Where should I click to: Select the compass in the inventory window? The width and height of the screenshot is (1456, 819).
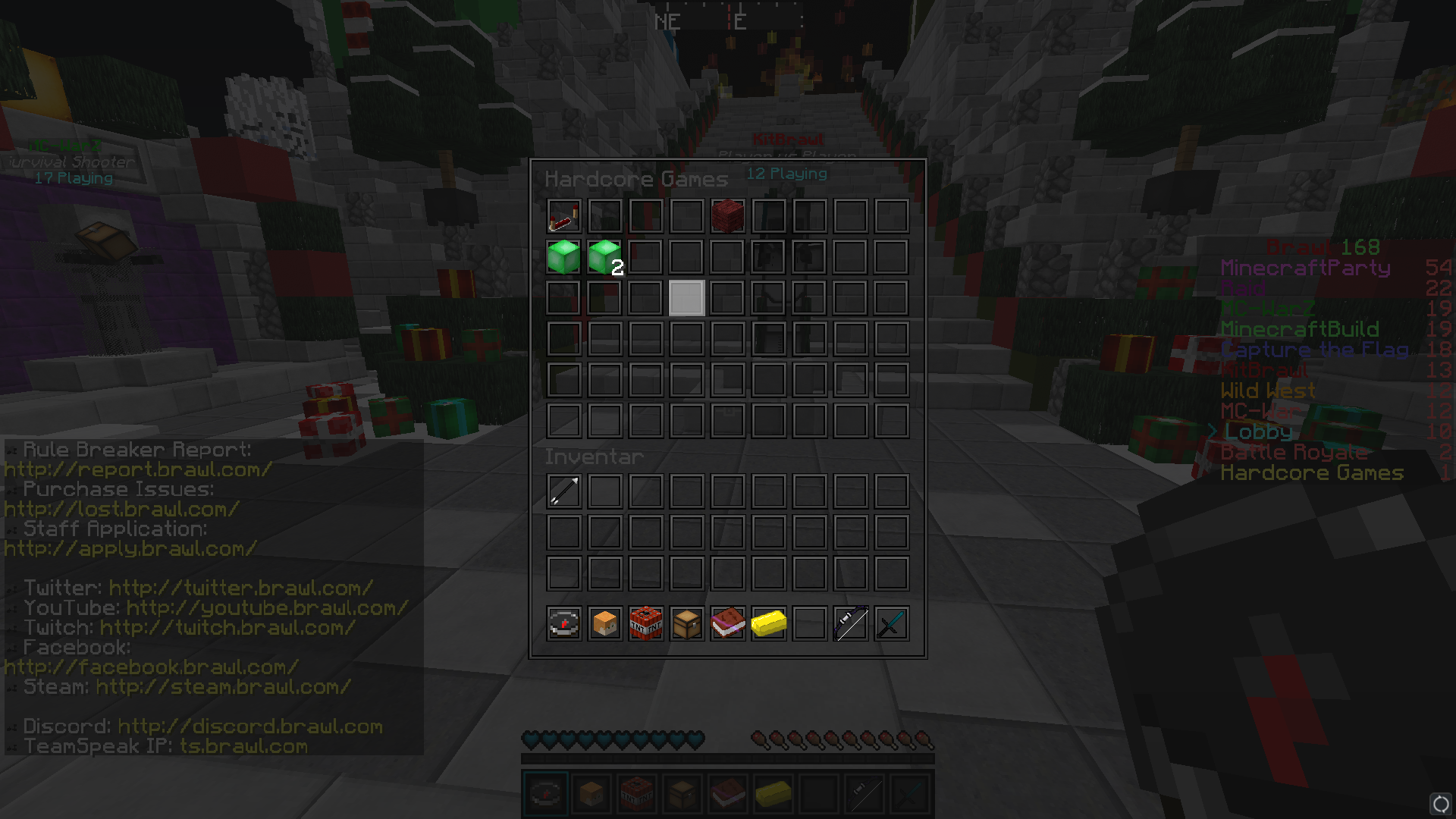tap(563, 623)
